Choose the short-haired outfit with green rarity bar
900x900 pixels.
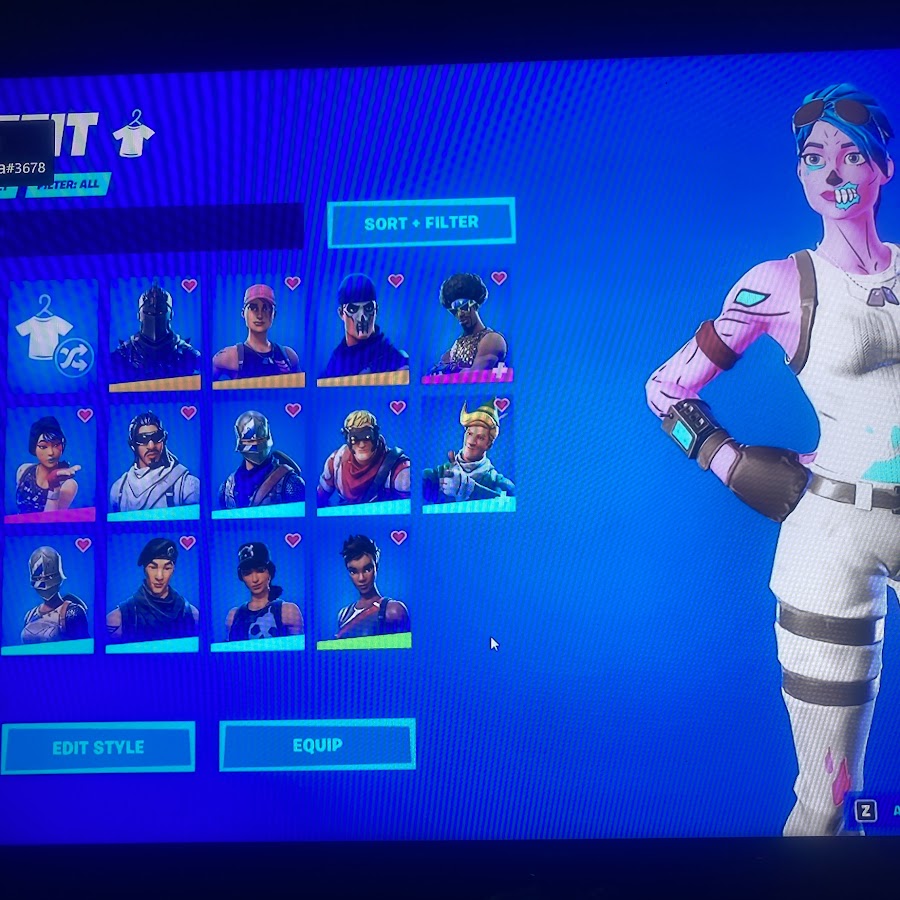coord(363,590)
